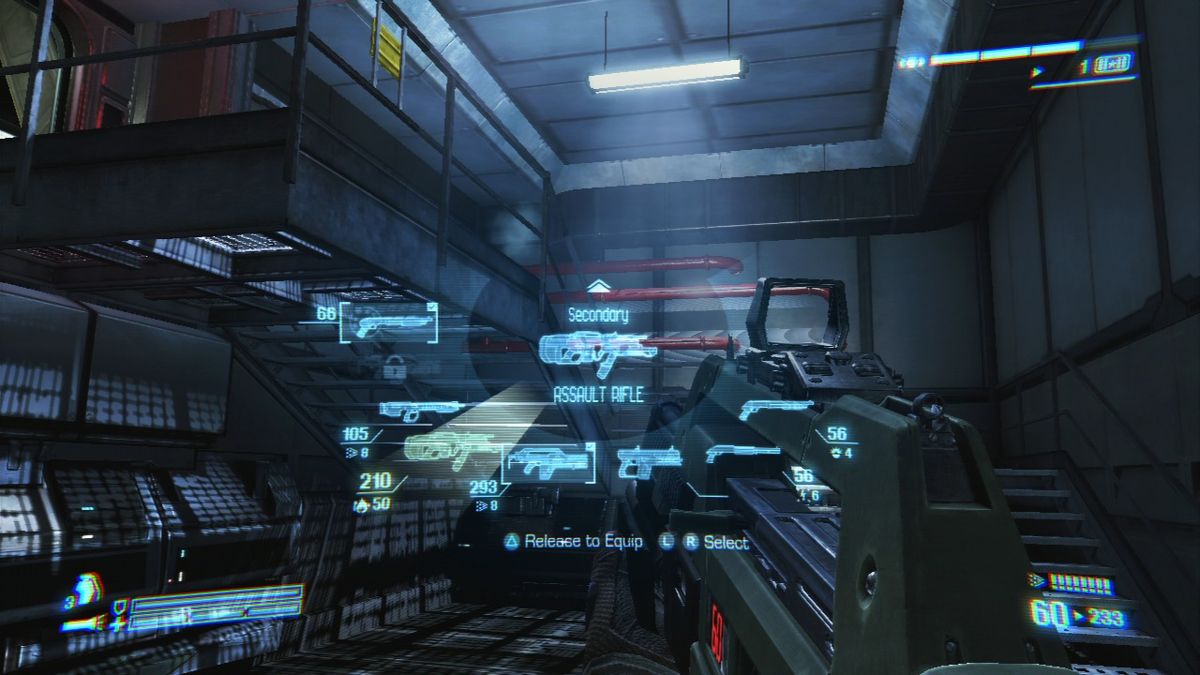Select the bracketed pulse rifle with 293 ammo
This screenshot has width=1200, height=675.
(547, 462)
